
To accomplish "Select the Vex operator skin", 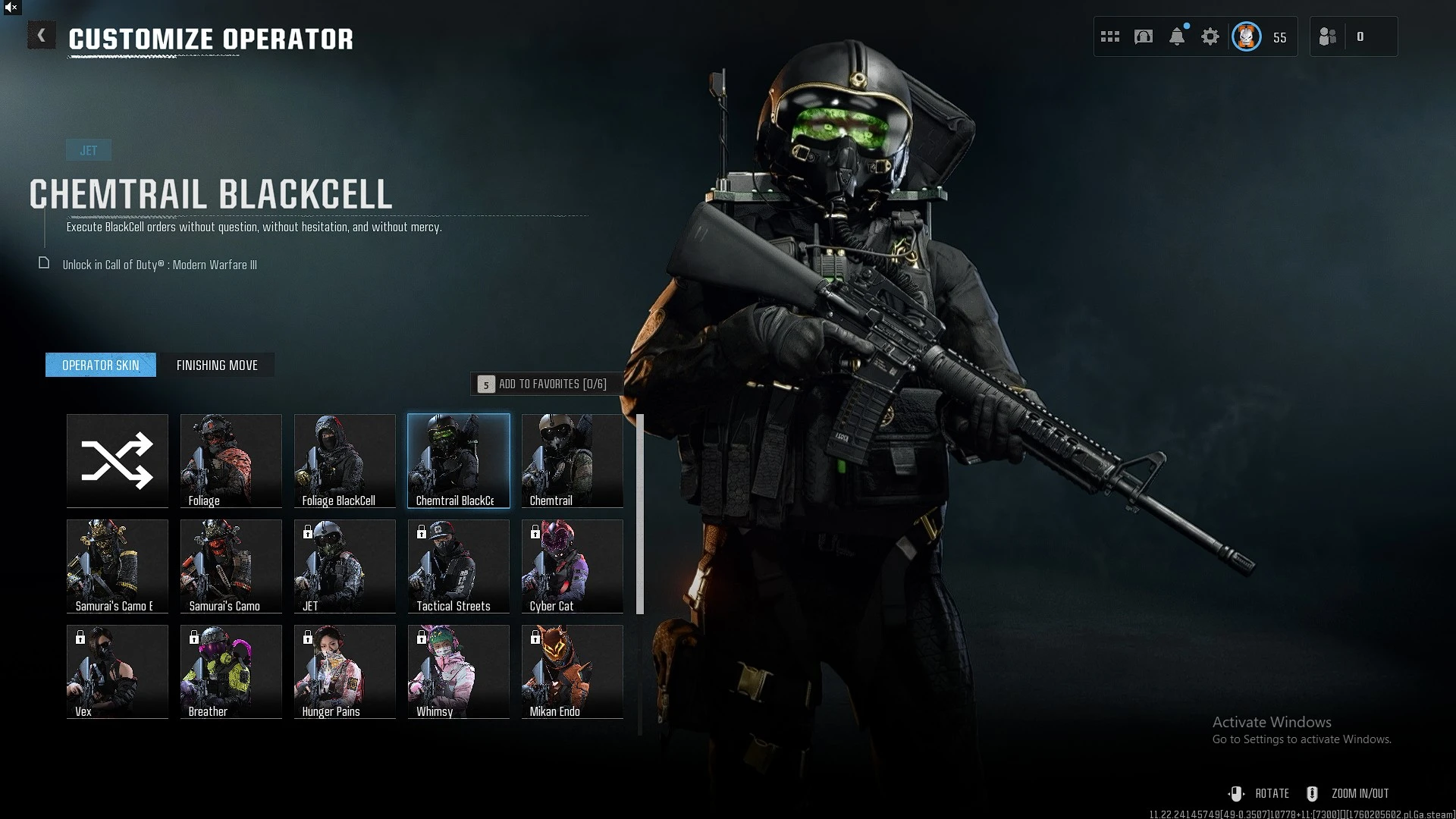I will (x=118, y=671).
